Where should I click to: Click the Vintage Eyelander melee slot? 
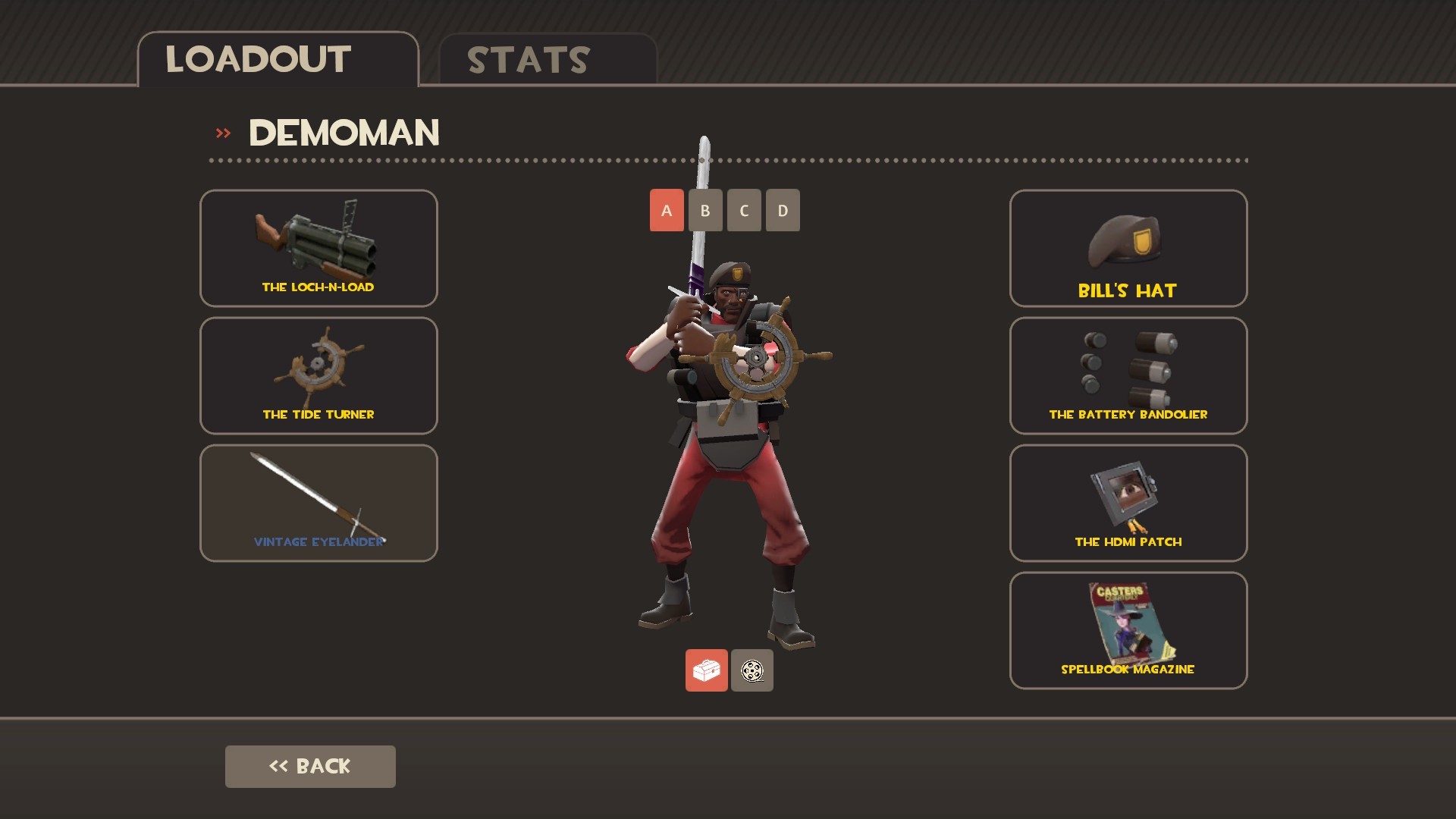tap(318, 500)
